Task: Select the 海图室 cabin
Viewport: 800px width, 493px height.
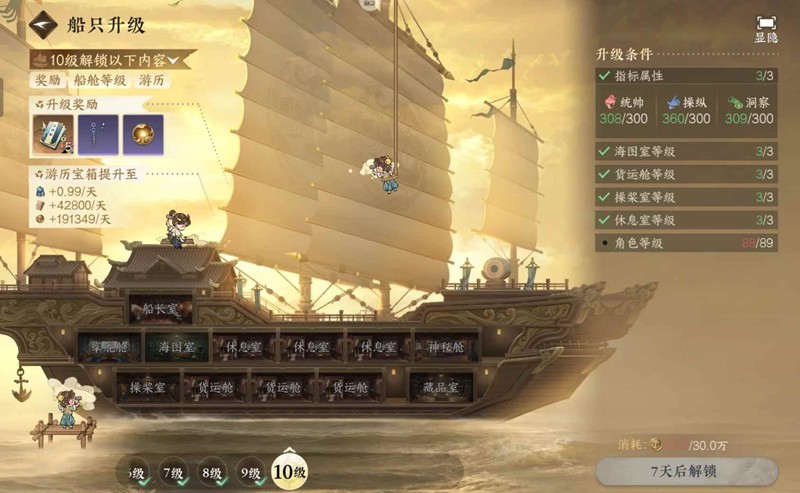Action: point(178,348)
